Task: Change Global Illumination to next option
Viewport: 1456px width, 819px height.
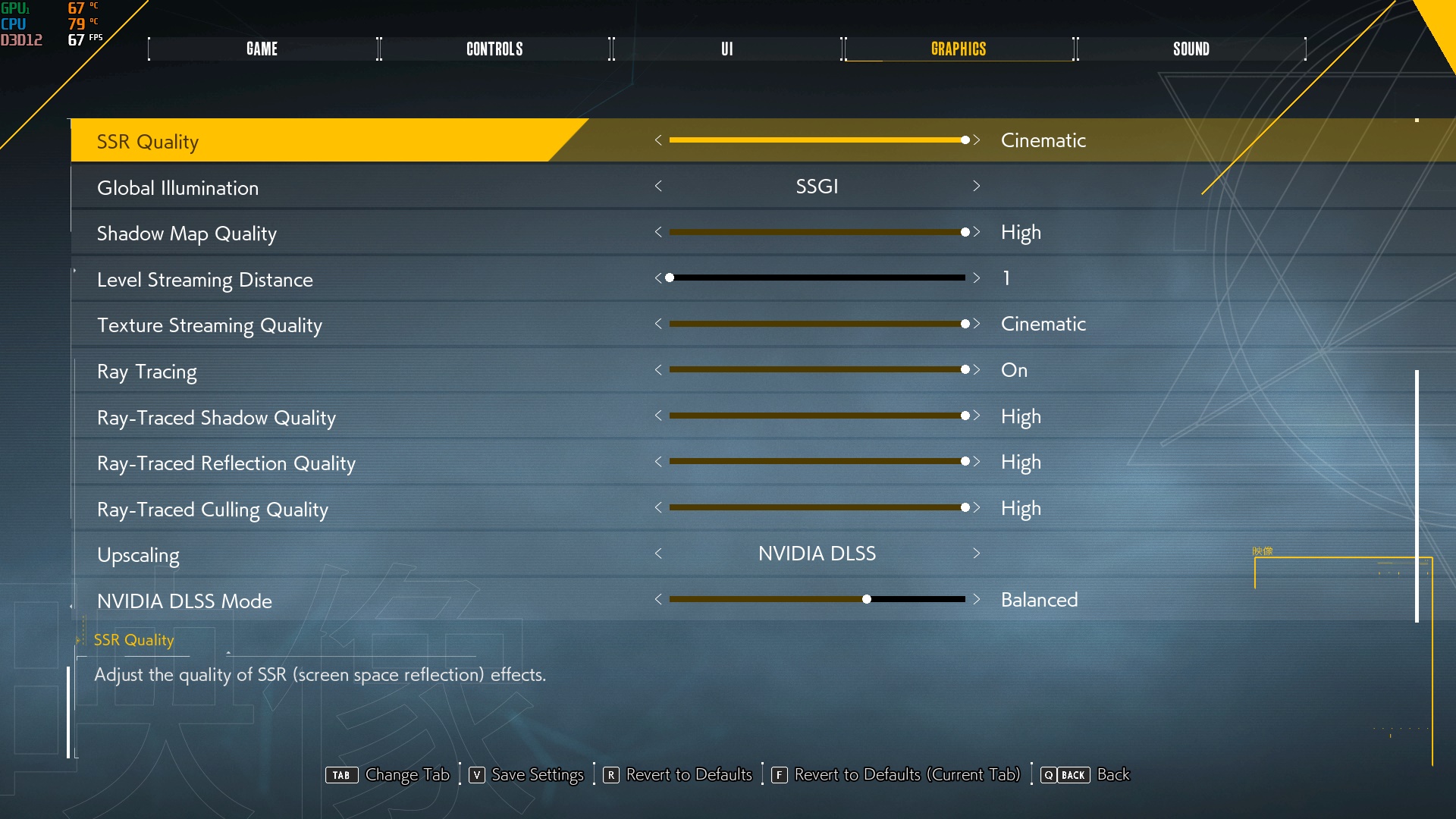Action: point(977,187)
